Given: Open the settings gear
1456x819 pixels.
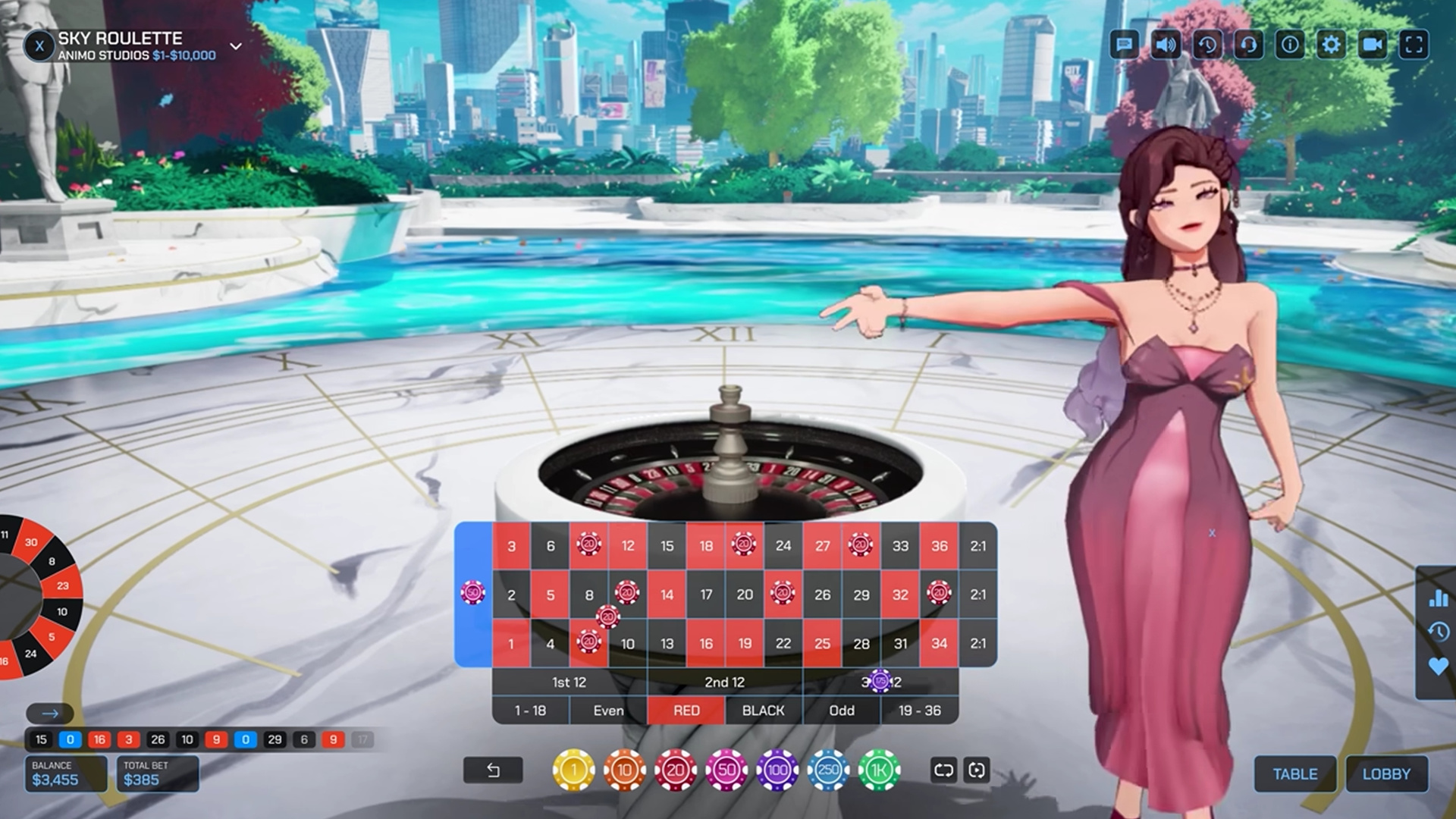Looking at the screenshot, I should (x=1332, y=45).
